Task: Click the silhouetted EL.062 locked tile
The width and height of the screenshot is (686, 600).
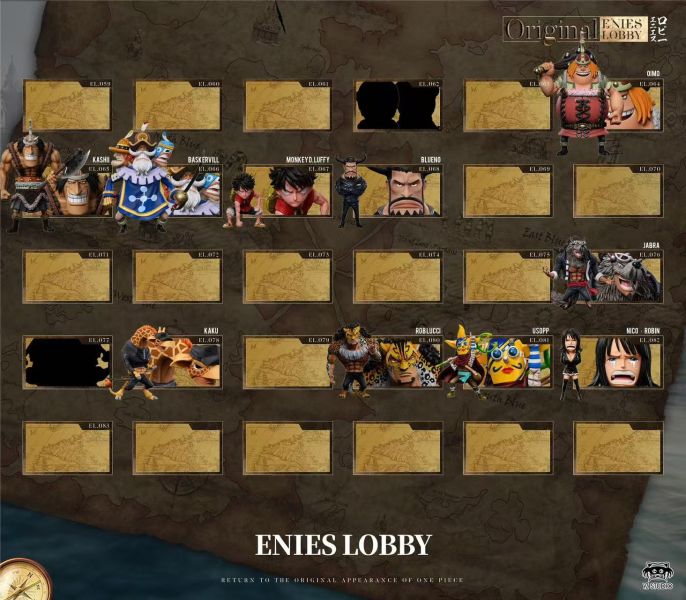Action: (397, 106)
